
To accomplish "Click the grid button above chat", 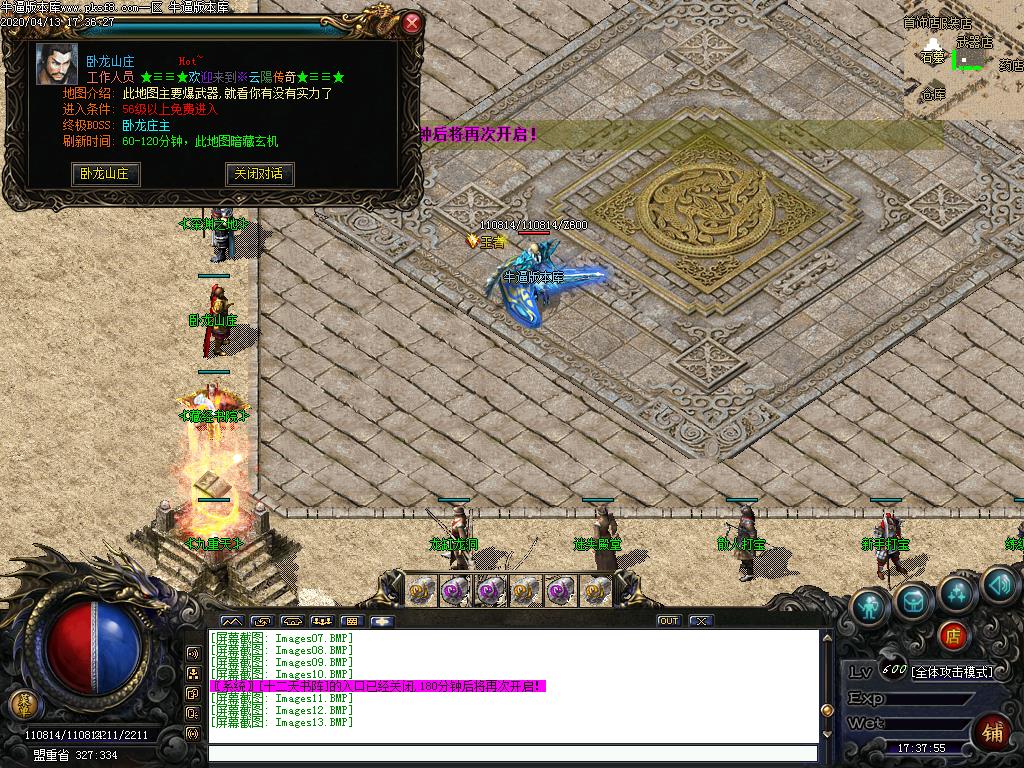I will click(x=351, y=621).
